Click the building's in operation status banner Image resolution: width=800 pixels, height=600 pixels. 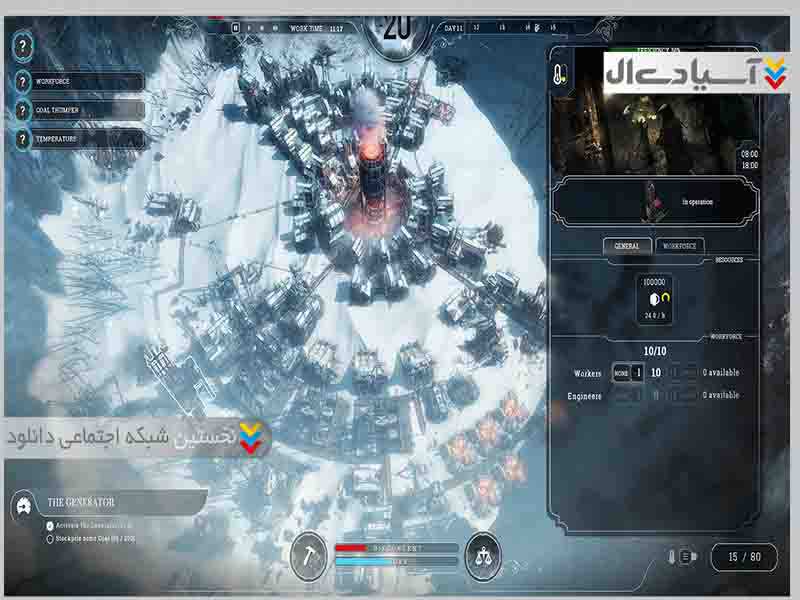(654, 200)
